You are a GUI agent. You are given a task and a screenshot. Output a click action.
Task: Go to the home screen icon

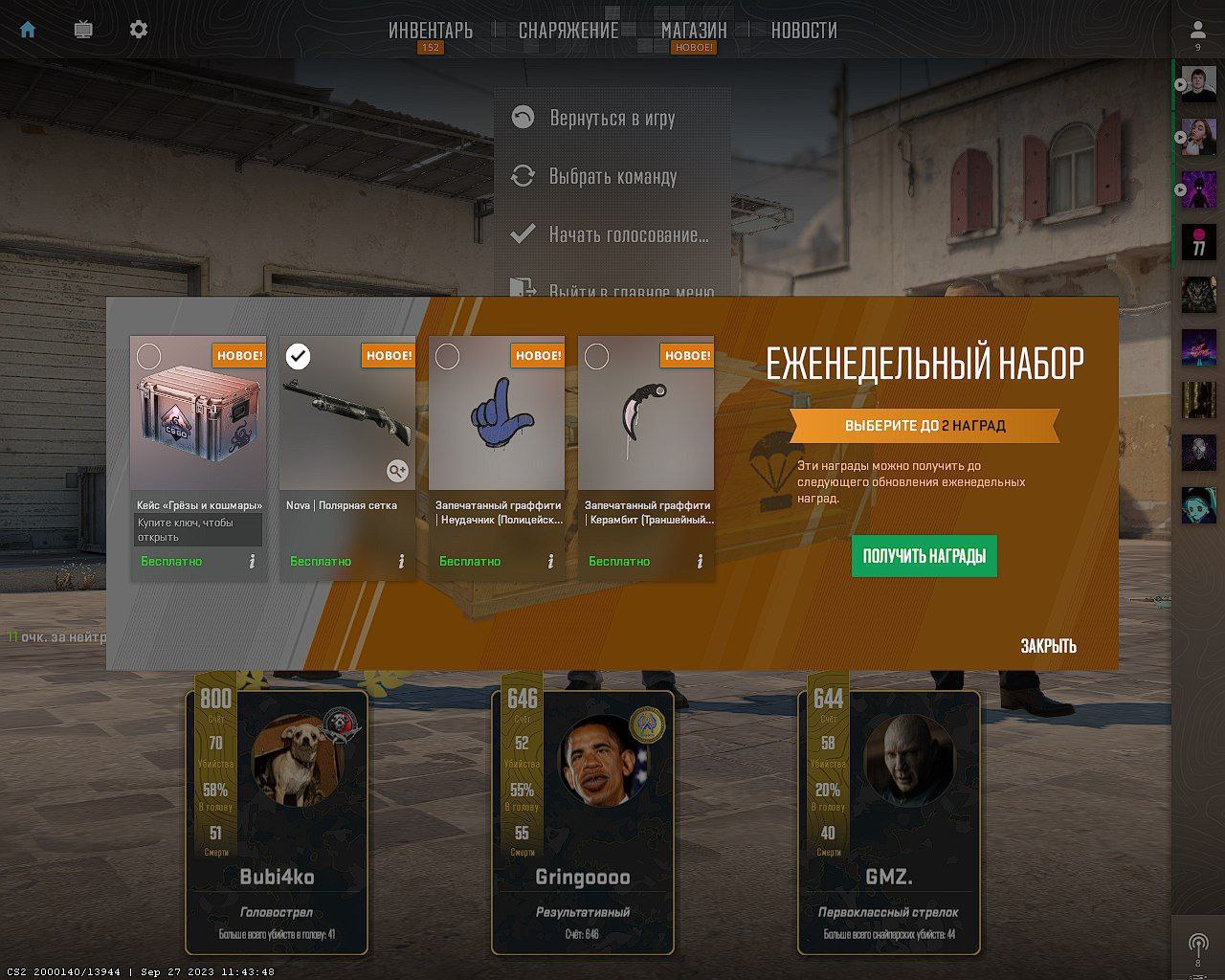pyautogui.click(x=28, y=30)
